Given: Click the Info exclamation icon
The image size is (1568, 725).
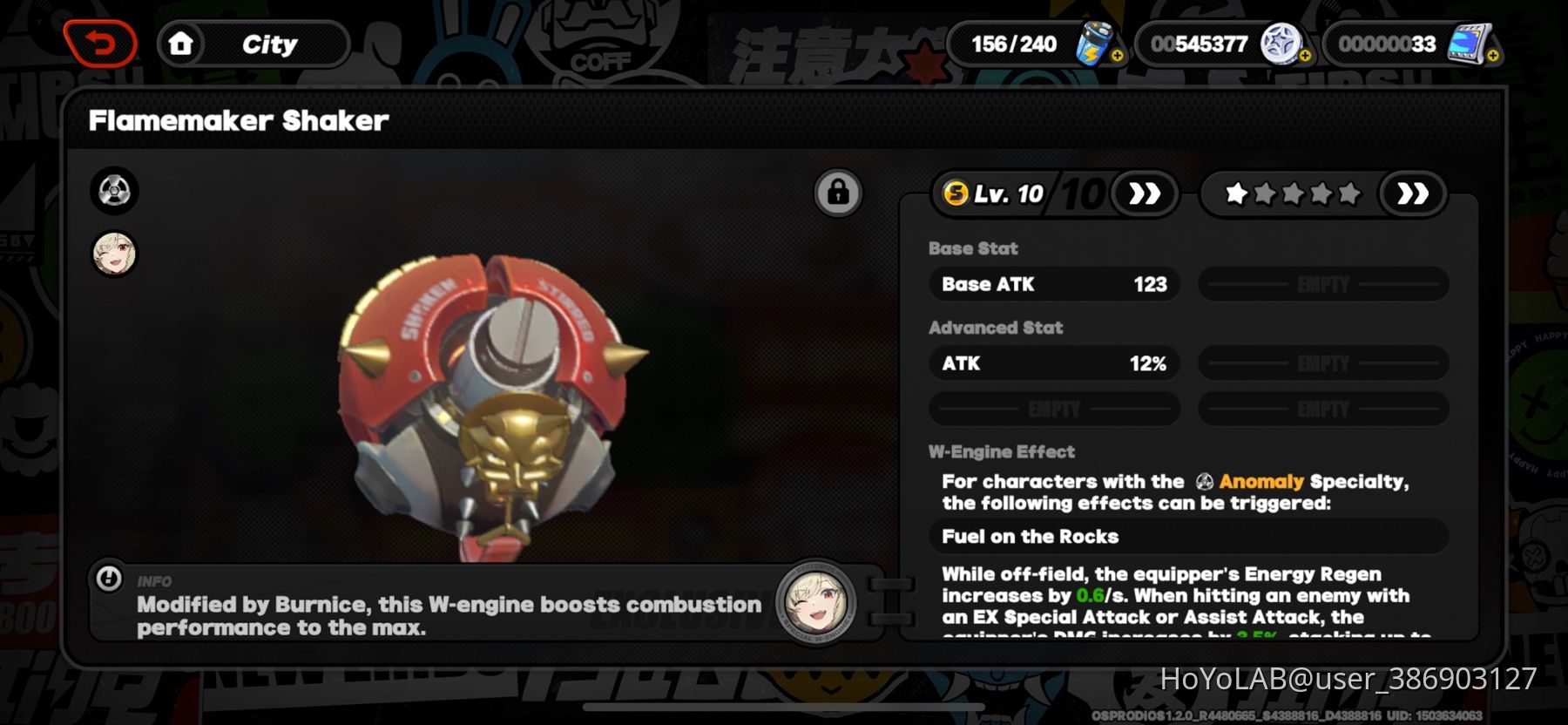Looking at the screenshot, I should click(x=108, y=579).
